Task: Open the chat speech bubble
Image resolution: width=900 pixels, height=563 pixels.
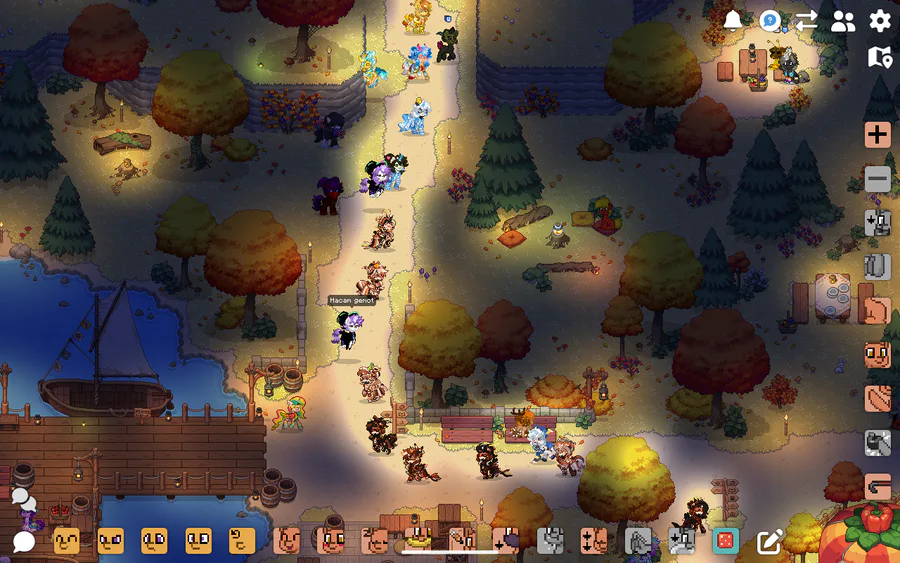Action: [23, 542]
